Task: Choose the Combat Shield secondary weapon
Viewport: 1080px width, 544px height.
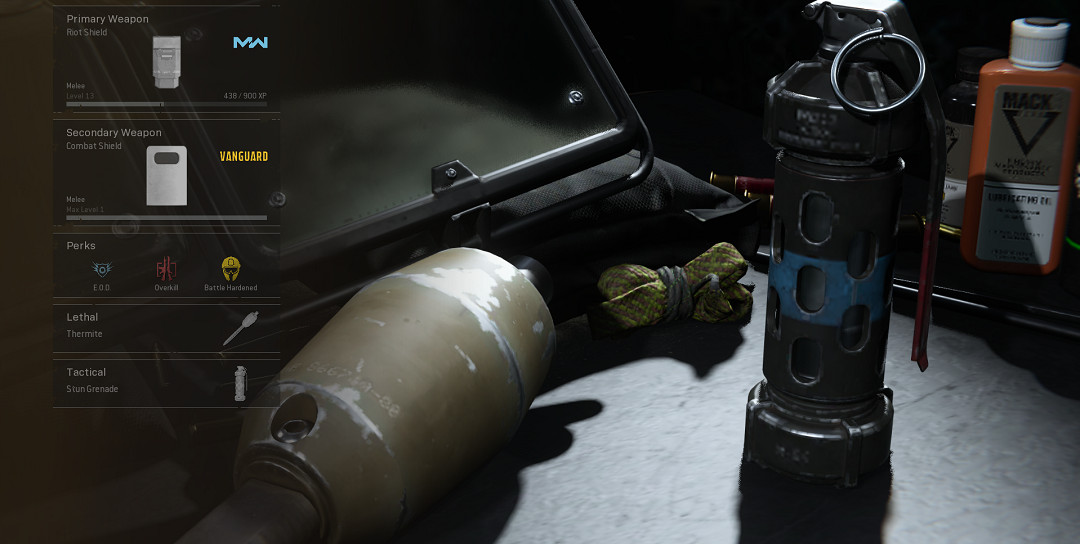Action: pos(166,175)
